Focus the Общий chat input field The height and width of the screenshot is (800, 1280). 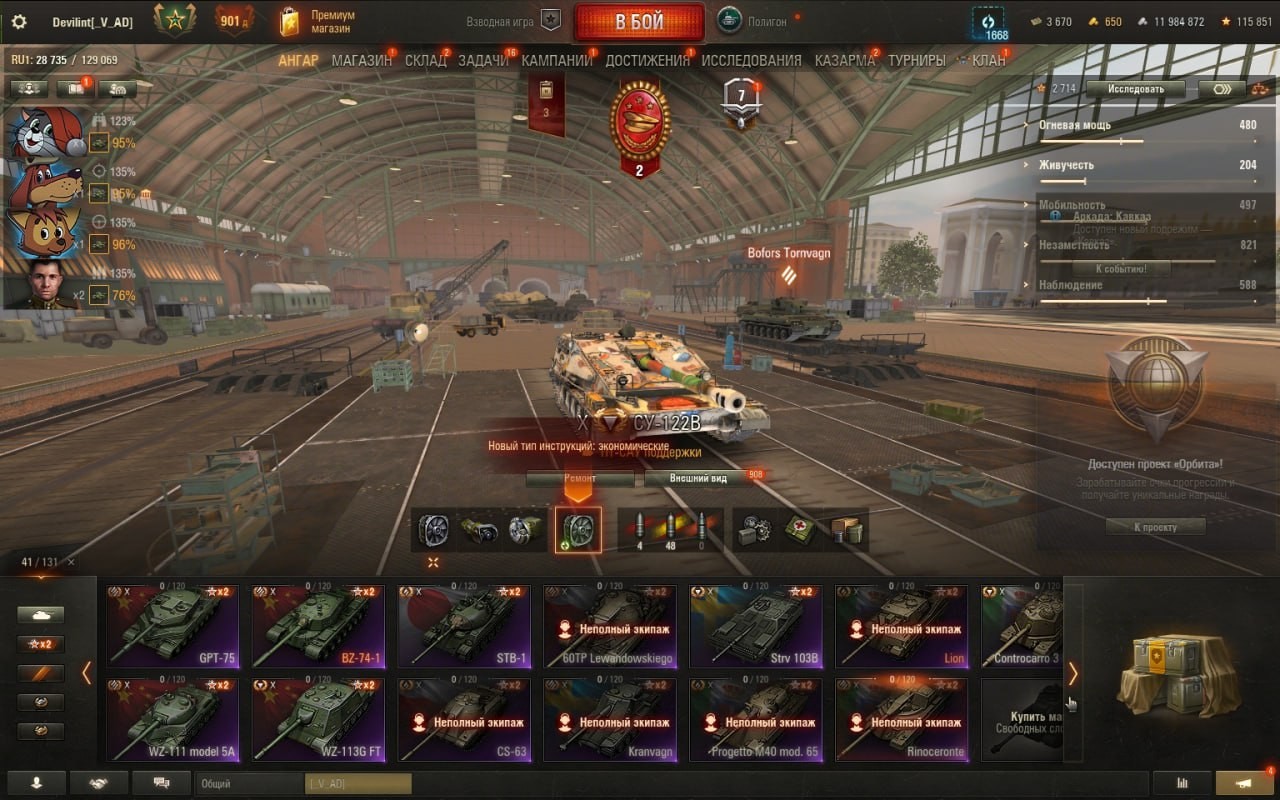(x=250, y=784)
